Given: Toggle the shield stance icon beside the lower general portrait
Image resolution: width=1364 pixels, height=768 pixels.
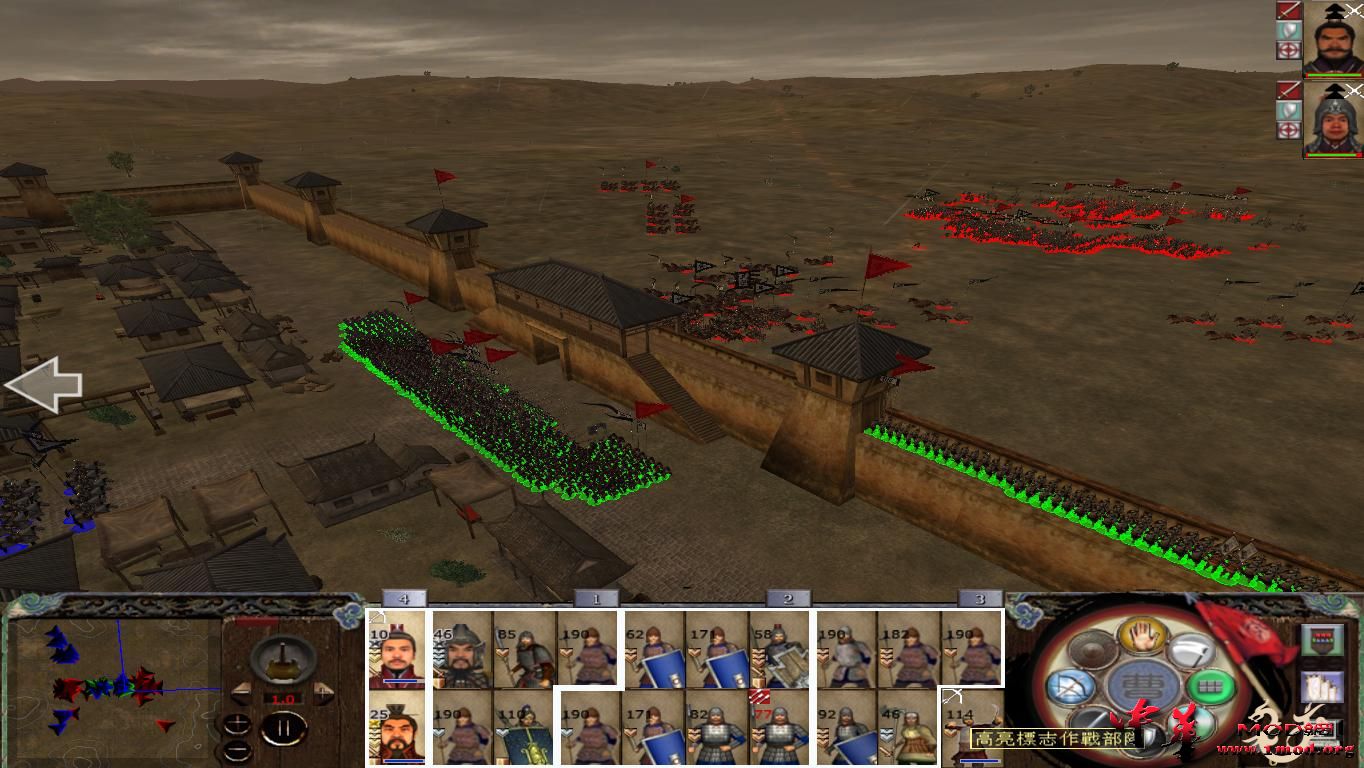Looking at the screenshot, I should 1289,108.
